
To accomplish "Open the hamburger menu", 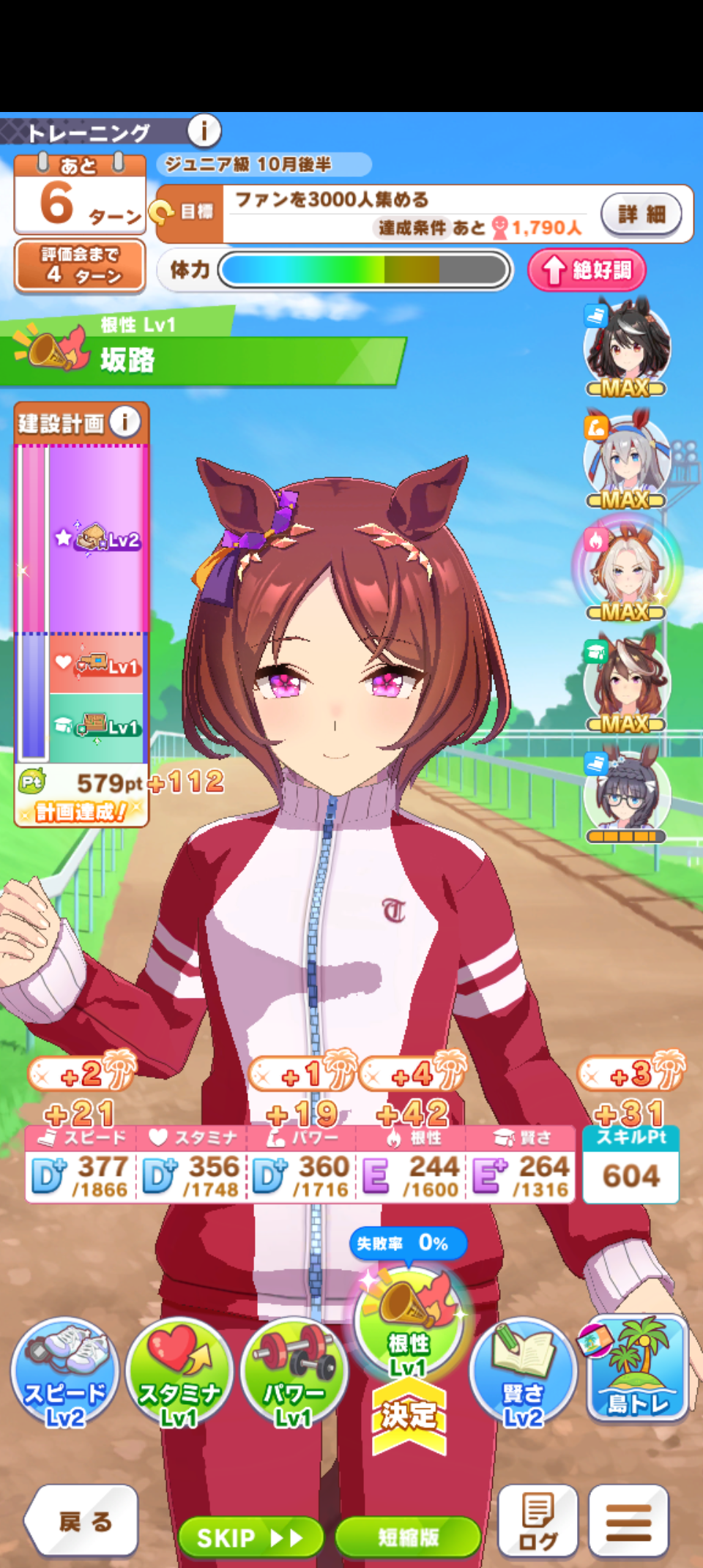I will pyautogui.click(x=628, y=1521).
